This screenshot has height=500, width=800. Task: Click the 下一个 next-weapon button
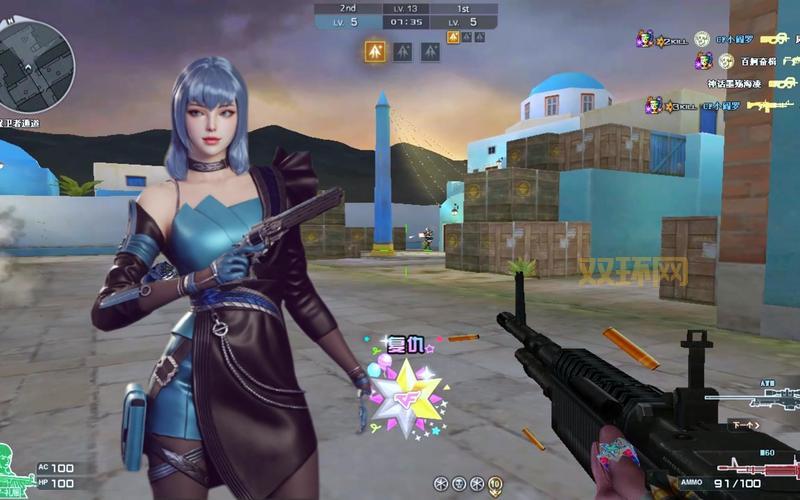[743, 424]
